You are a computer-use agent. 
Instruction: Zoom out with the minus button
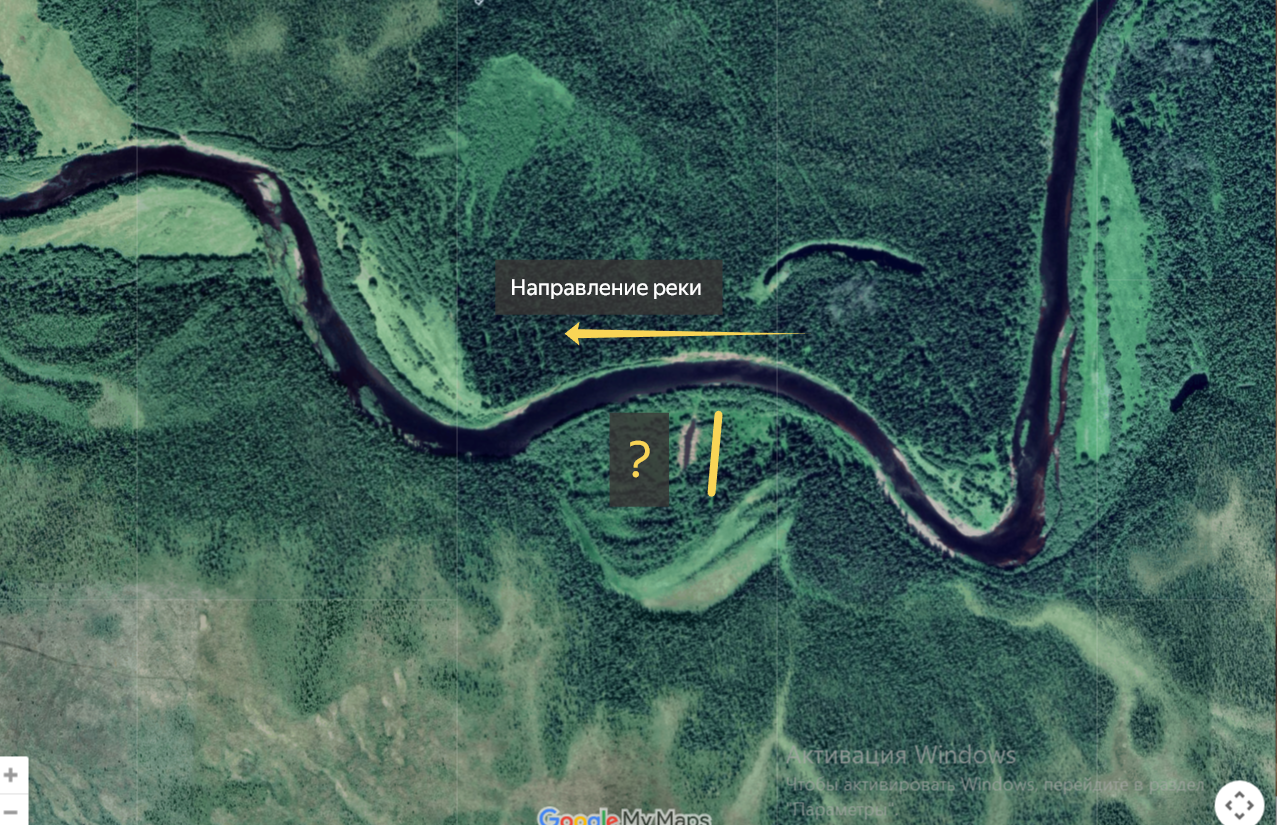(11, 809)
